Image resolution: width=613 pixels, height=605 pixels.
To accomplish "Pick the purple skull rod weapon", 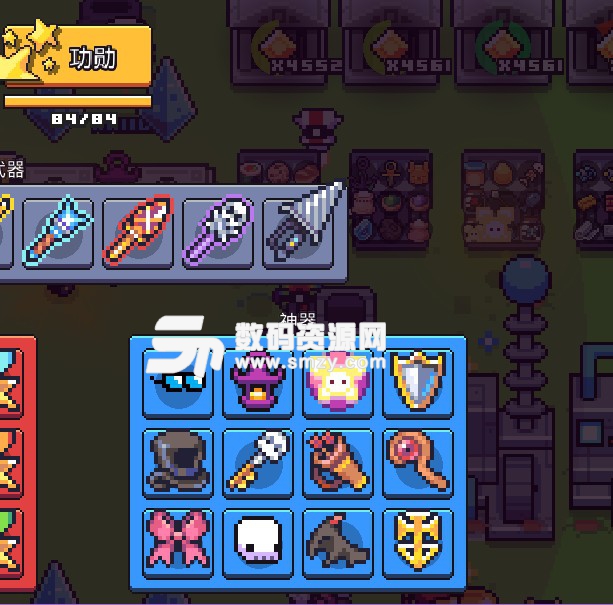I will point(219,232).
